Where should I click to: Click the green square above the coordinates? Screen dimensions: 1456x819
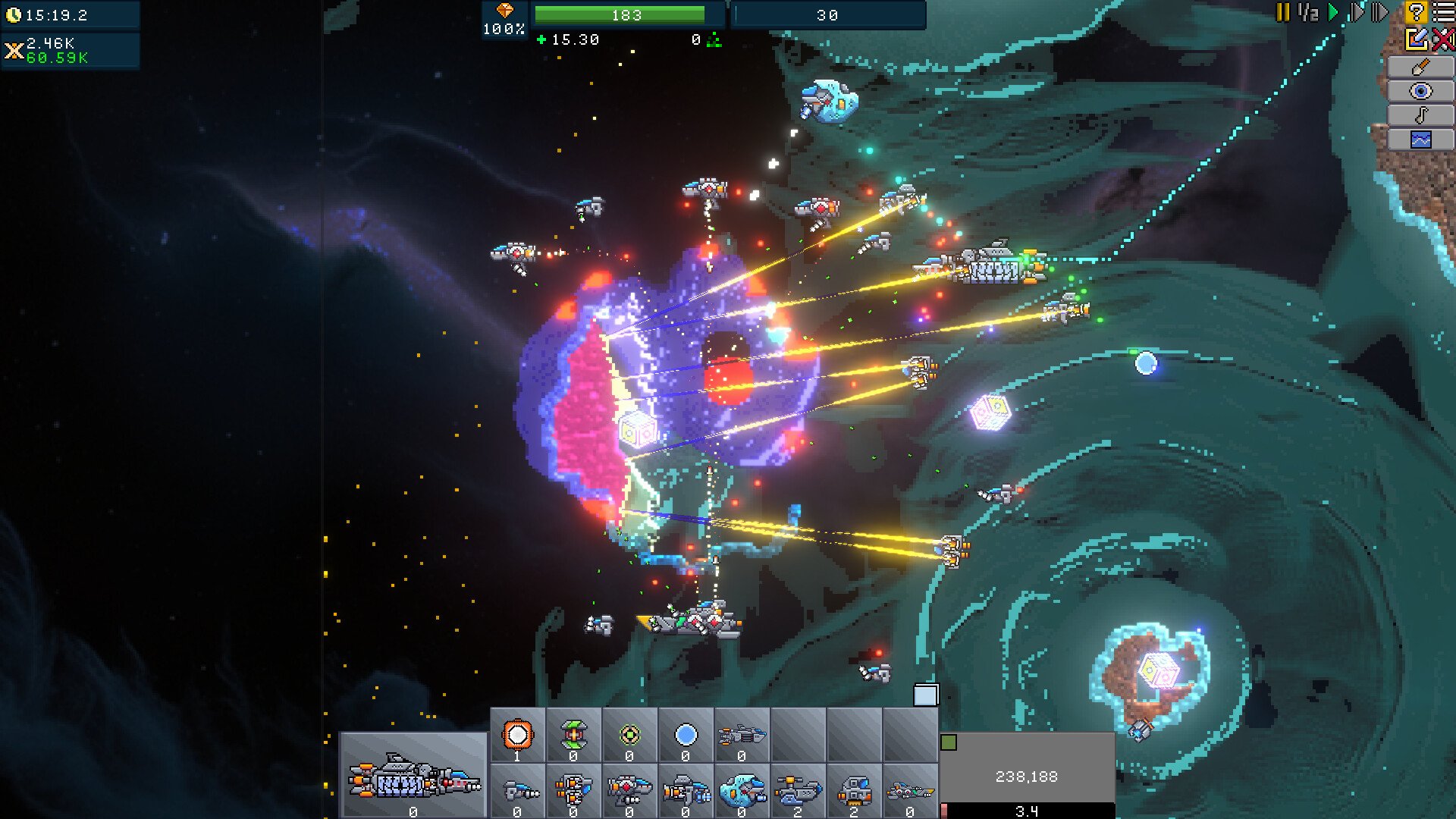click(x=949, y=742)
